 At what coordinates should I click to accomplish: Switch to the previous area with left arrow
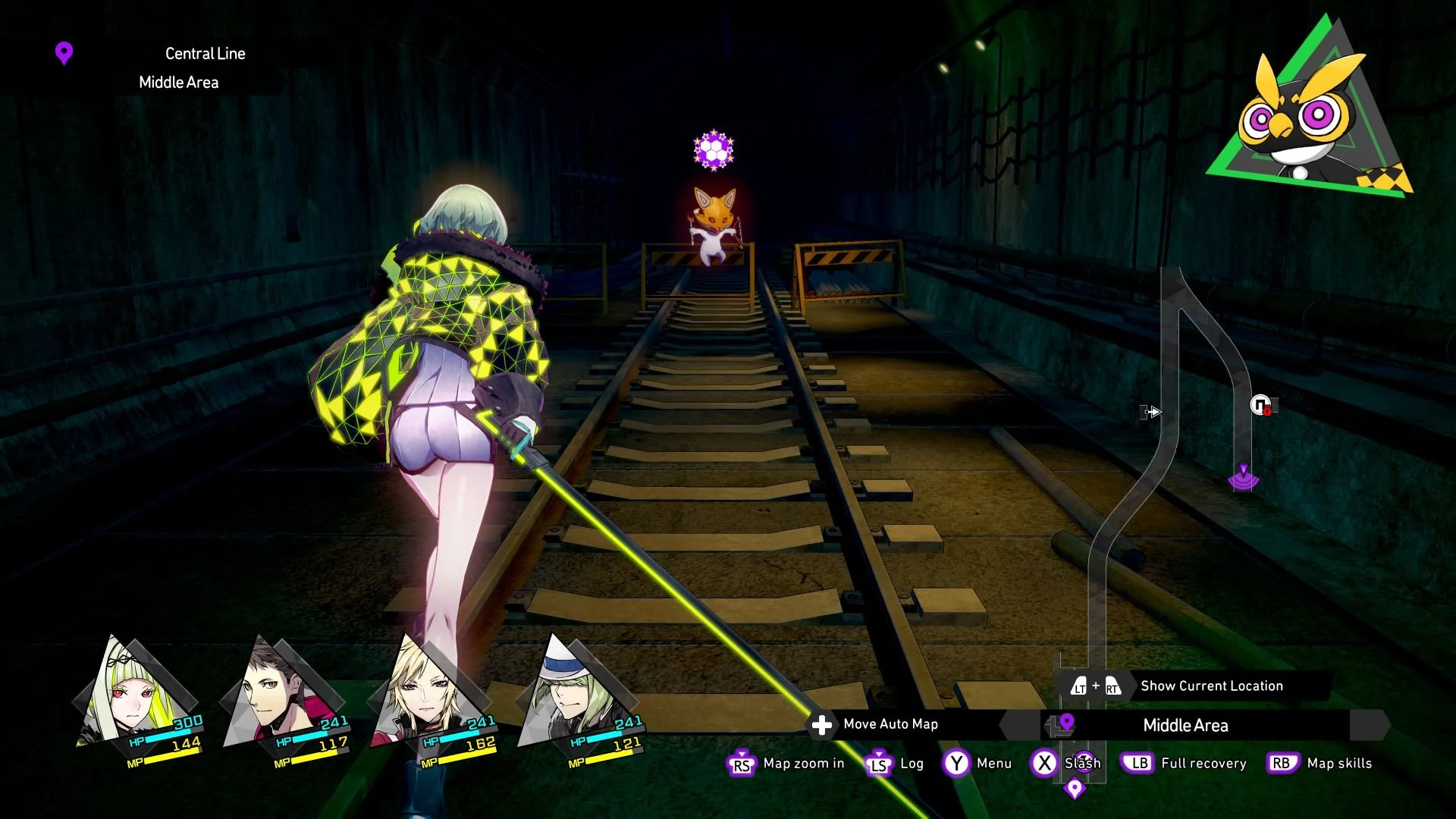(x=1018, y=726)
